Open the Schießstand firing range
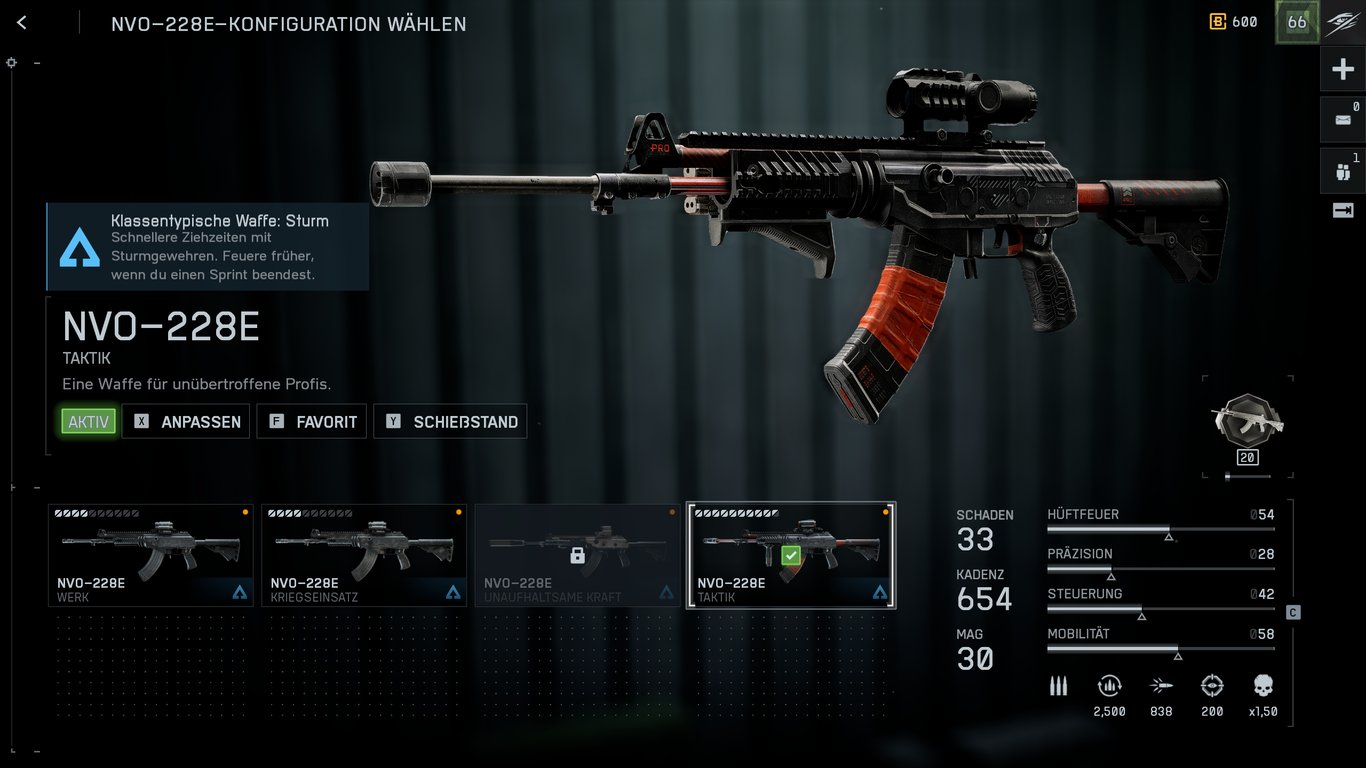This screenshot has height=768, width=1366. 450,422
